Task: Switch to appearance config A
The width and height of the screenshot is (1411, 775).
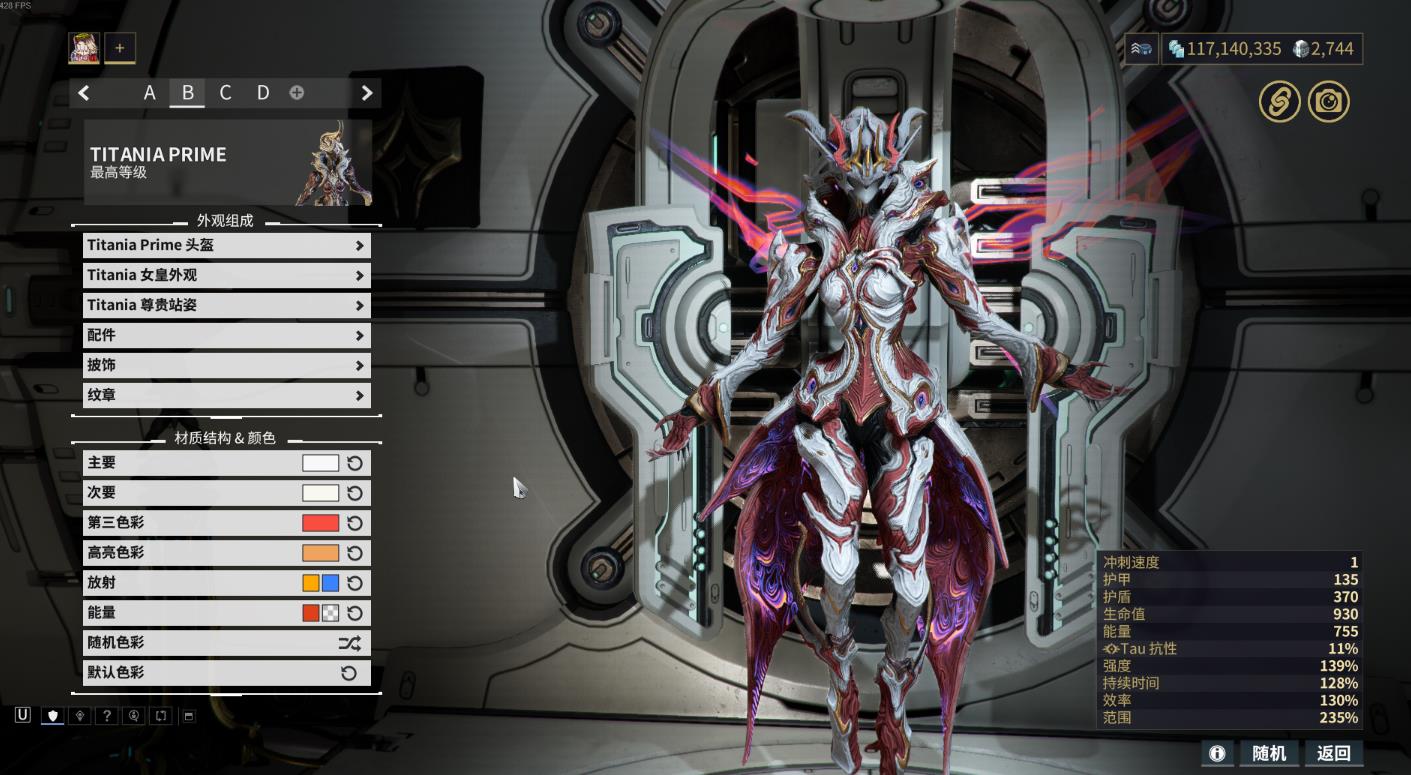Action: tap(150, 93)
